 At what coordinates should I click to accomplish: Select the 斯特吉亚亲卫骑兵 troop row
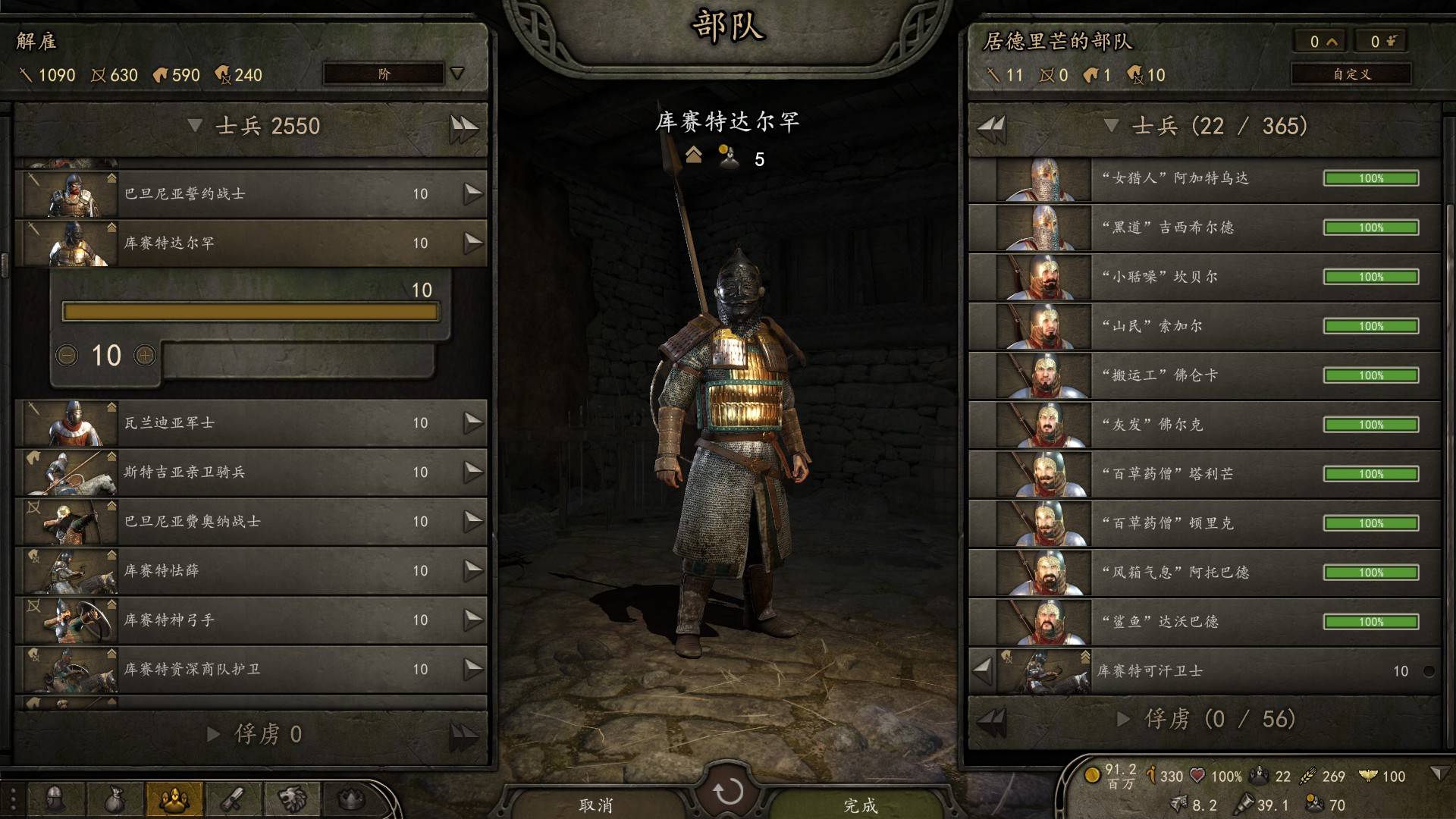250,472
